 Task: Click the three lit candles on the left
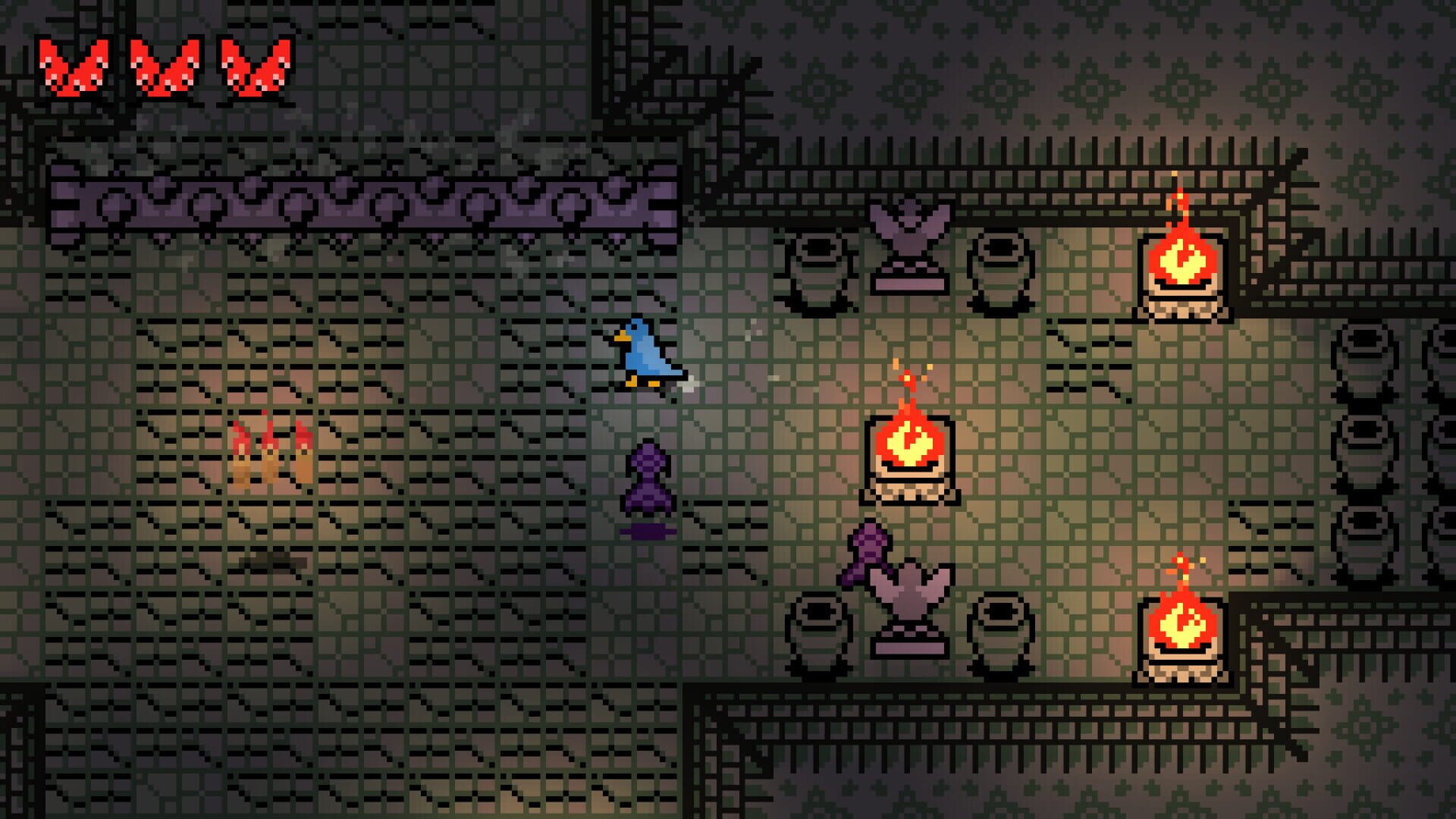click(x=273, y=455)
